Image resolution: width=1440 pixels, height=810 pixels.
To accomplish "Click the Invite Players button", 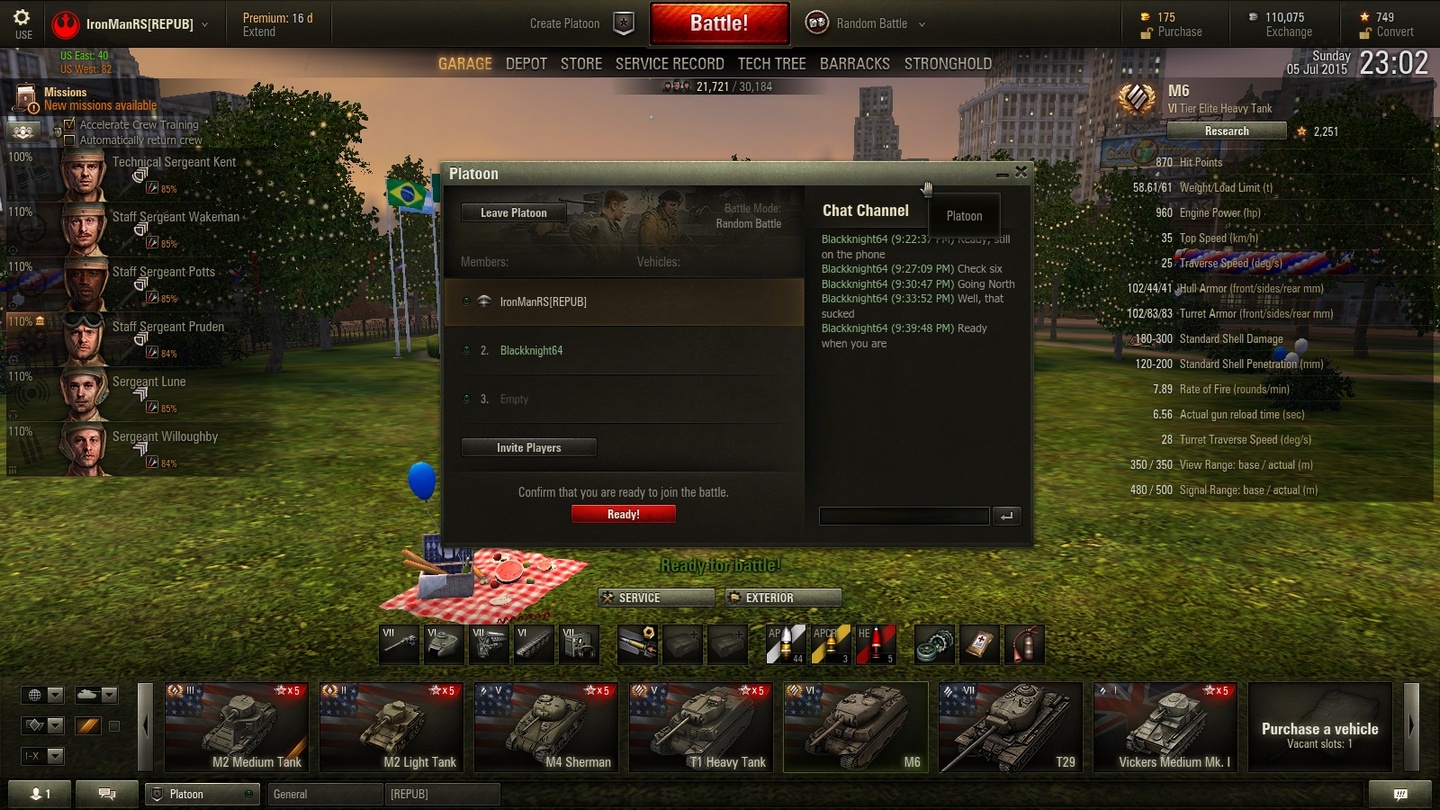I will 529,448.
